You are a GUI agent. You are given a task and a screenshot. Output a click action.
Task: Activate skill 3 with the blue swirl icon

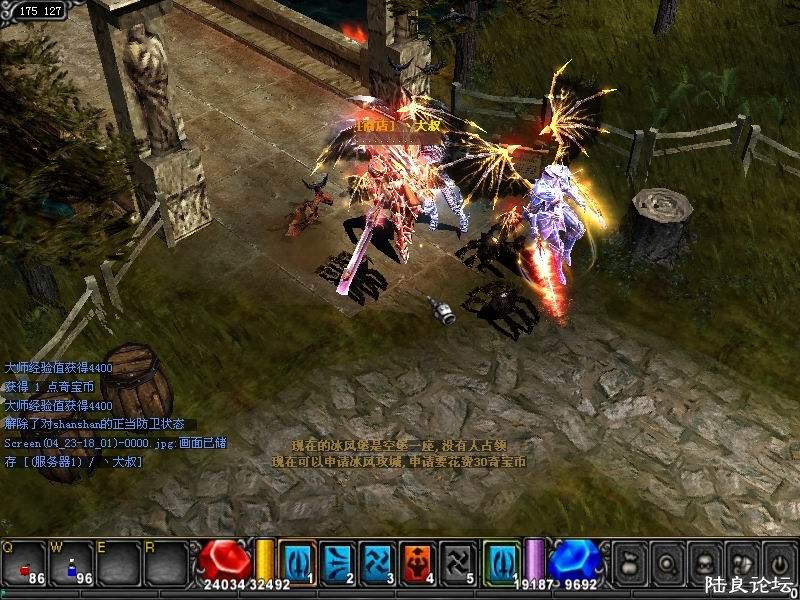point(377,562)
